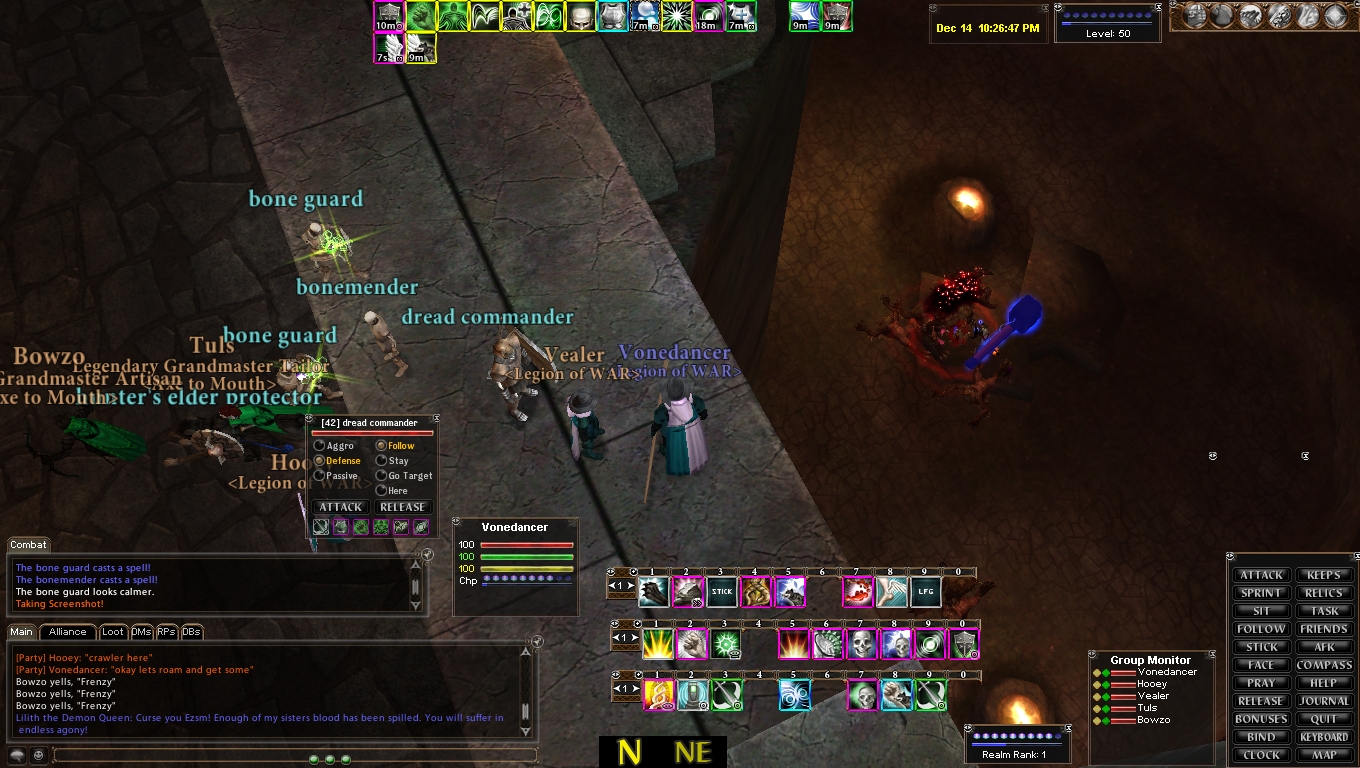The width and height of the screenshot is (1360, 768).
Task: Show the RPs chat tab
Action: (166, 632)
